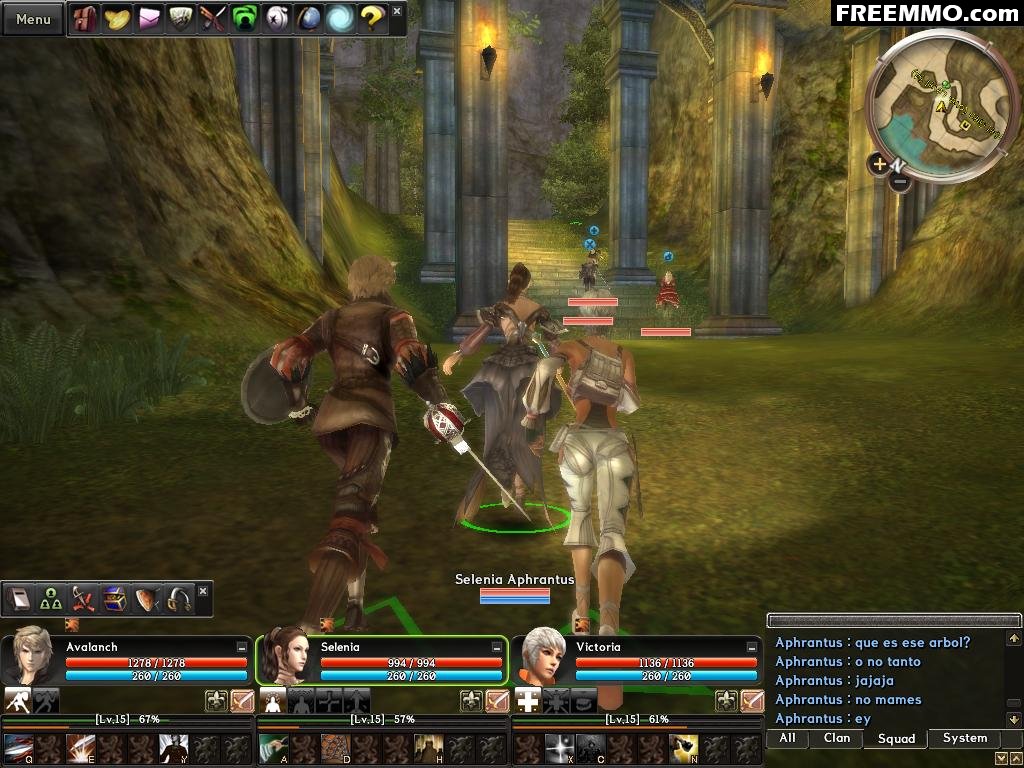
Task: Use Avalanch's skill on the Q slot
Action: pos(19,748)
